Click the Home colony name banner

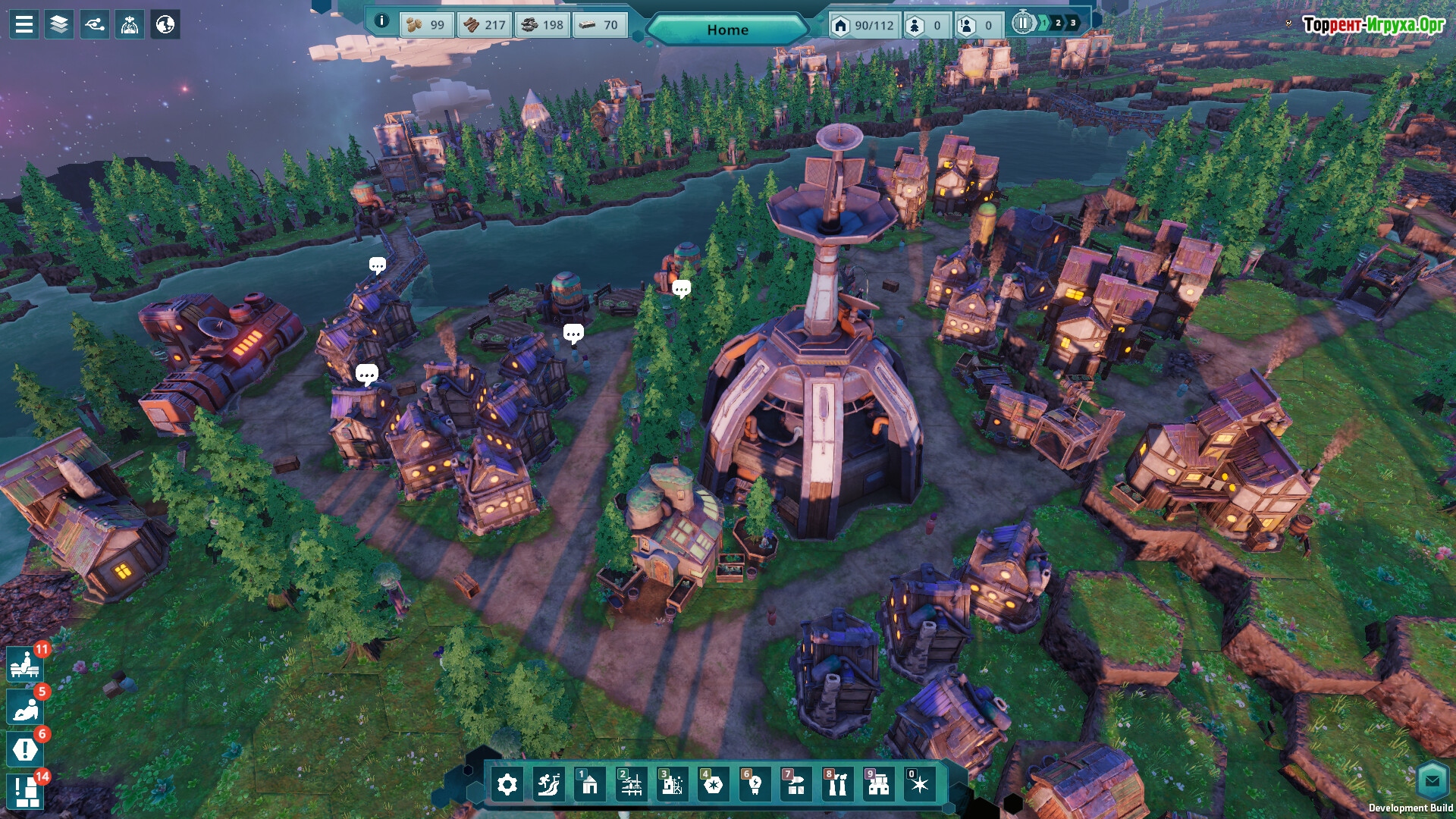pyautogui.click(x=727, y=30)
